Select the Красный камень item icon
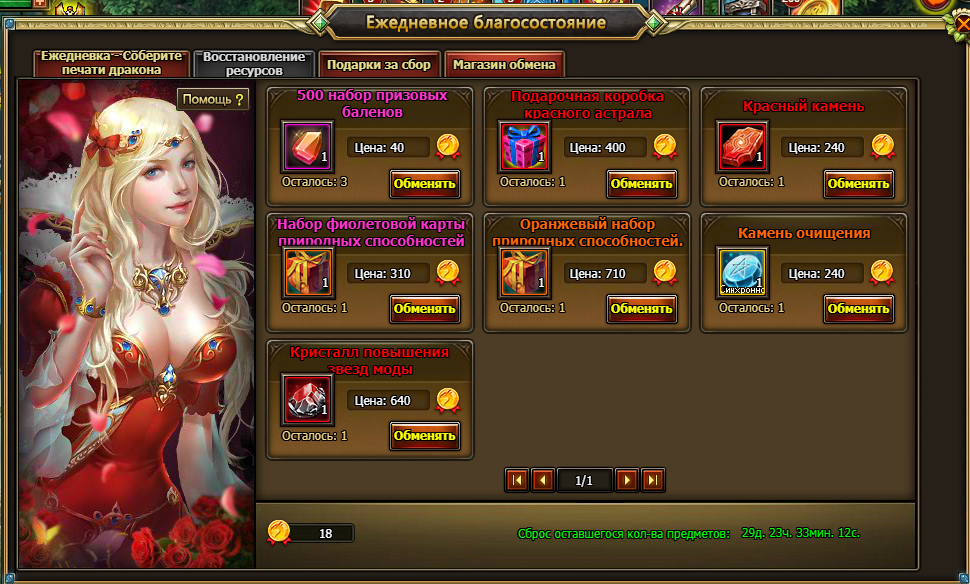970x584 pixels. pos(742,146)
